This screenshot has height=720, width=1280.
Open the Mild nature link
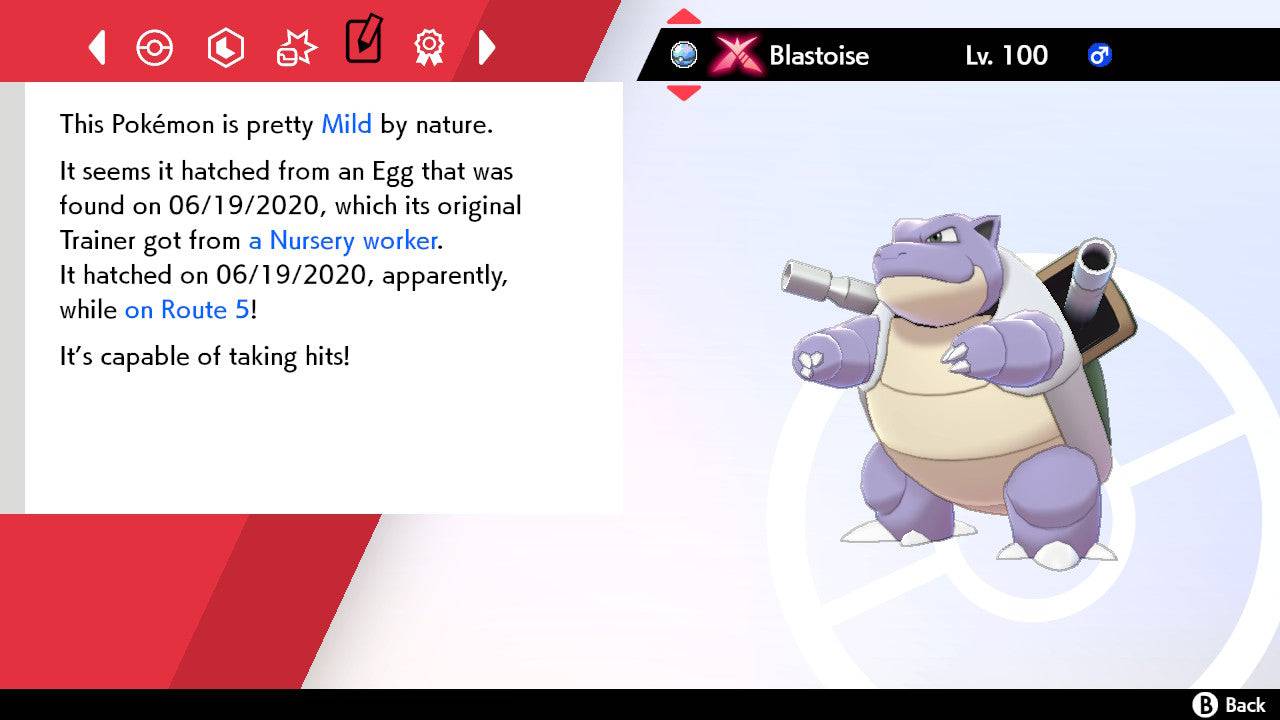(345, 124)
